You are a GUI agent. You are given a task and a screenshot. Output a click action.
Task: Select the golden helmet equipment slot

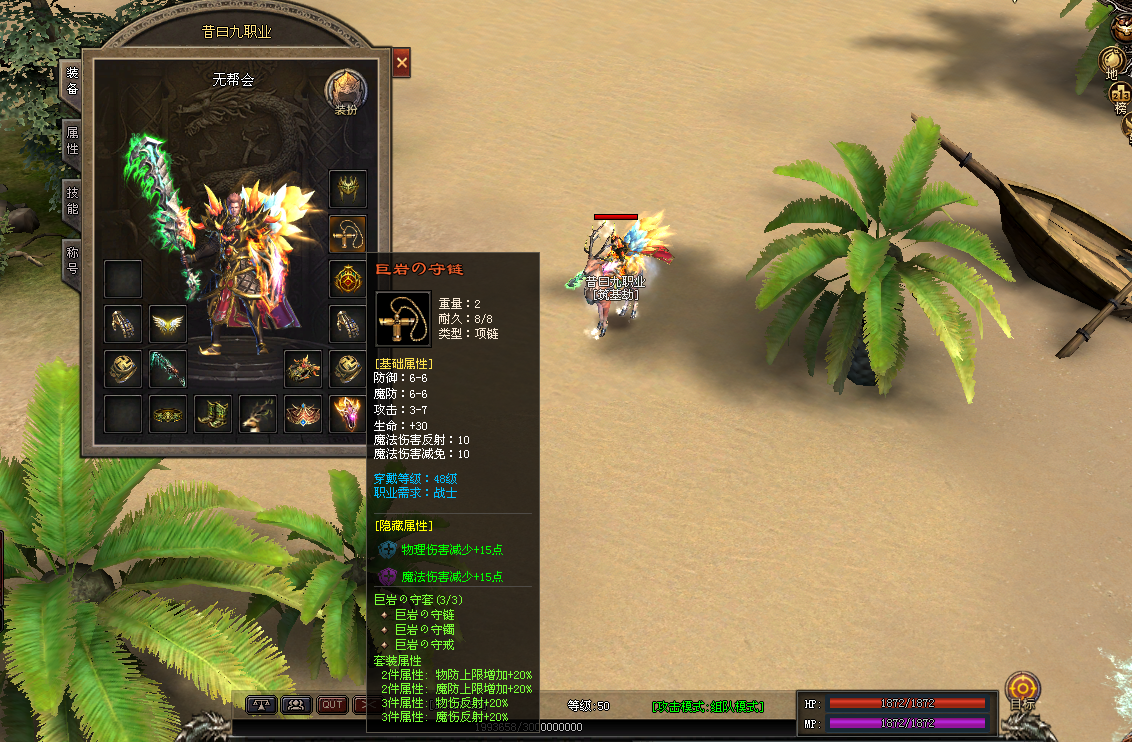point(348,188)
